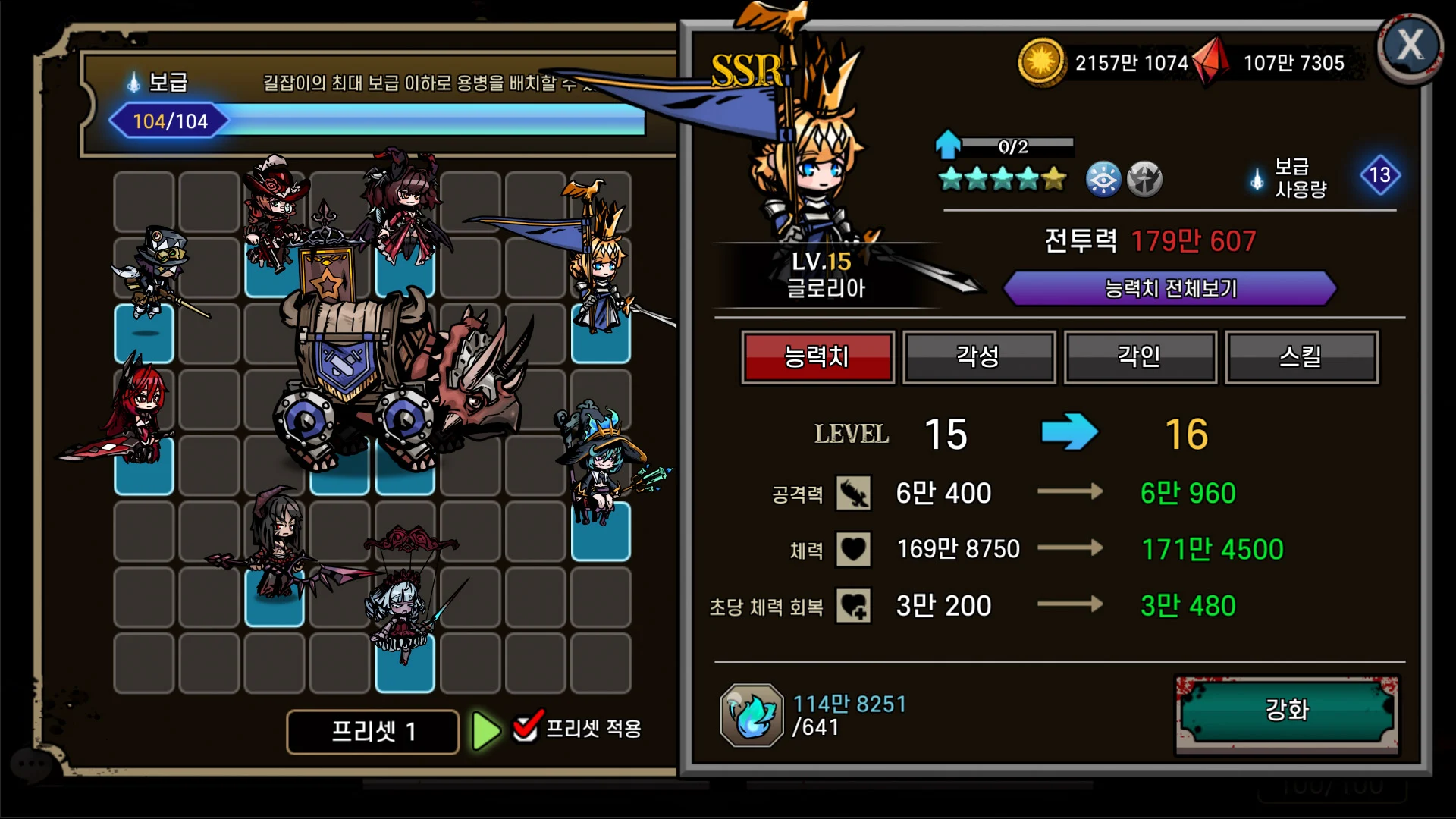Screen dimensions: 1456x819
Task: Open 능력치 전체보기 full stats view
Action: pyautogui.click(x=1169, y=289)
